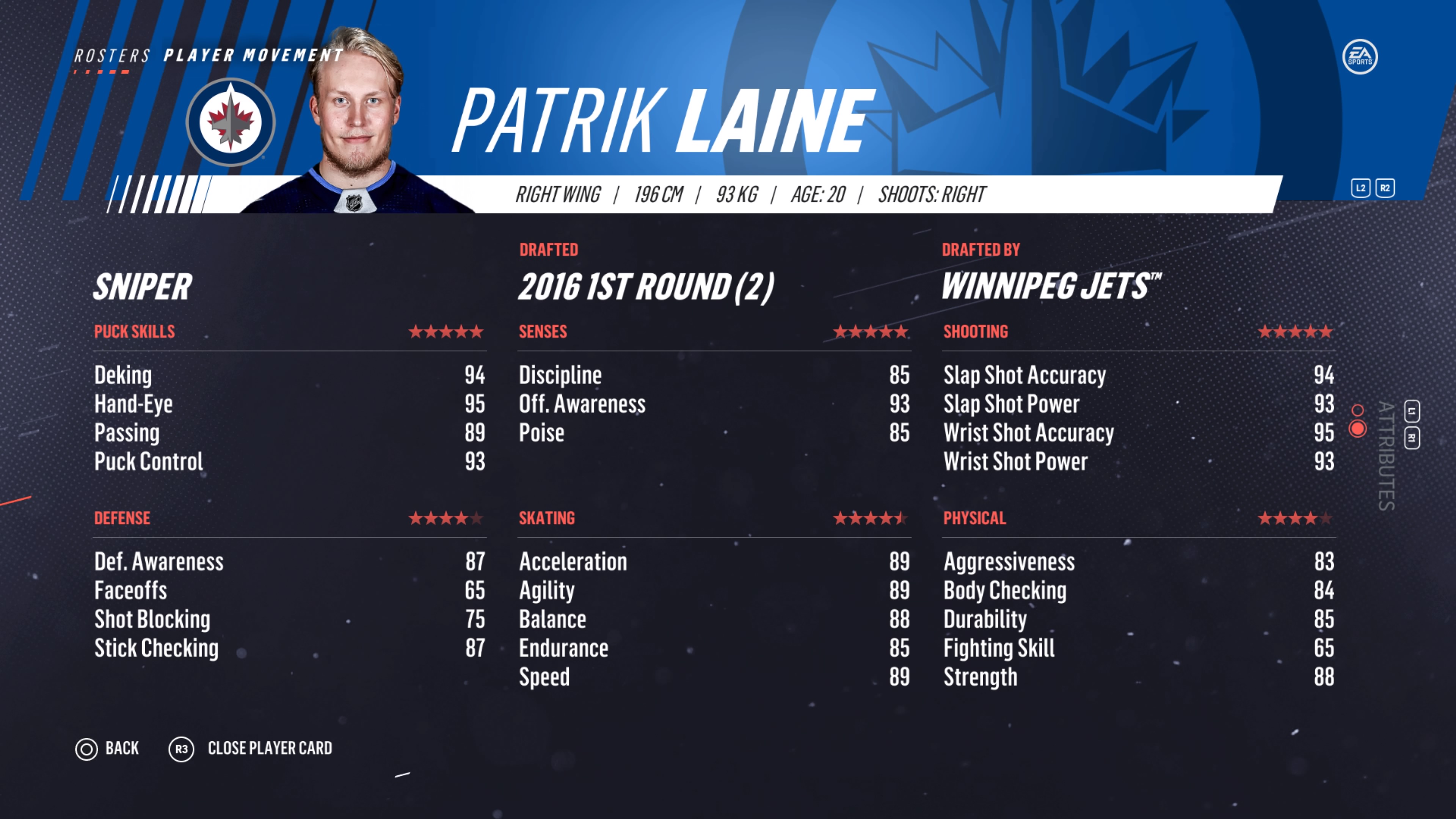This screenshot has height=819, width=1456.
Task: Return to the ROSTERS breadcrumb
Action: 112,56
